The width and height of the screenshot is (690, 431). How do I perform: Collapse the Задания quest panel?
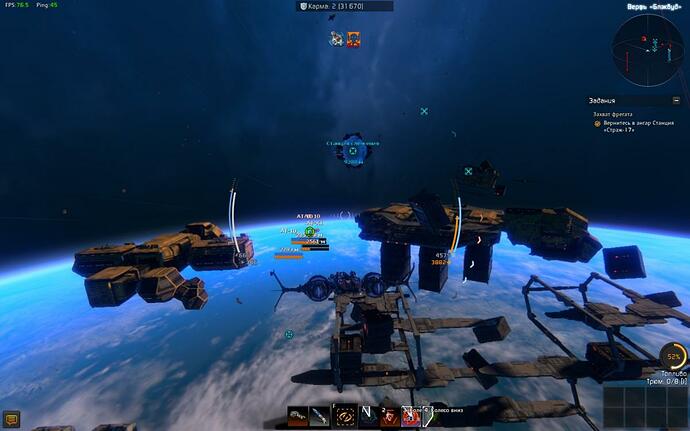[x=675, y=101]
